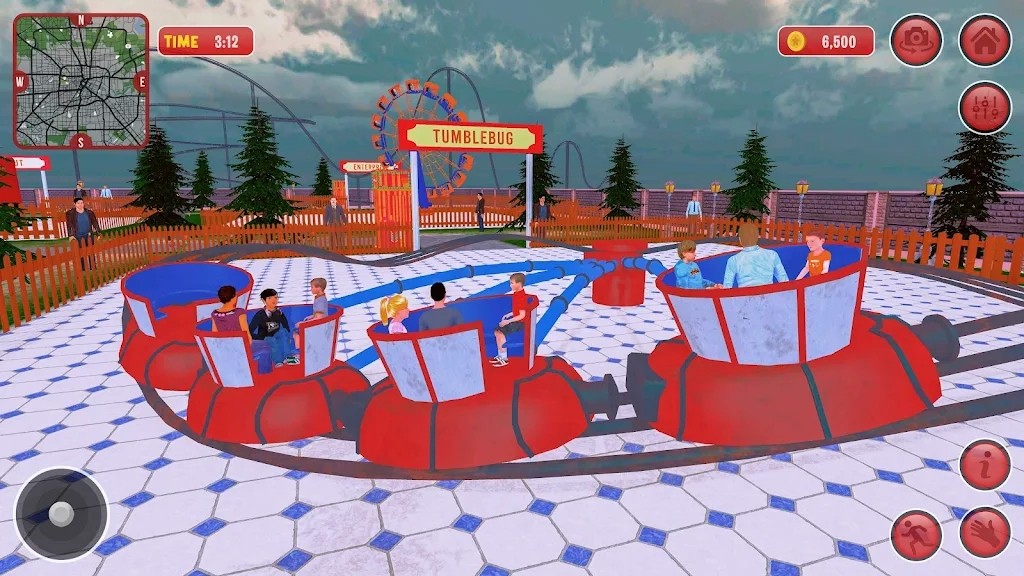1024x576 pixels.
Task: Open the city minimap
Action: pos(81,81)
